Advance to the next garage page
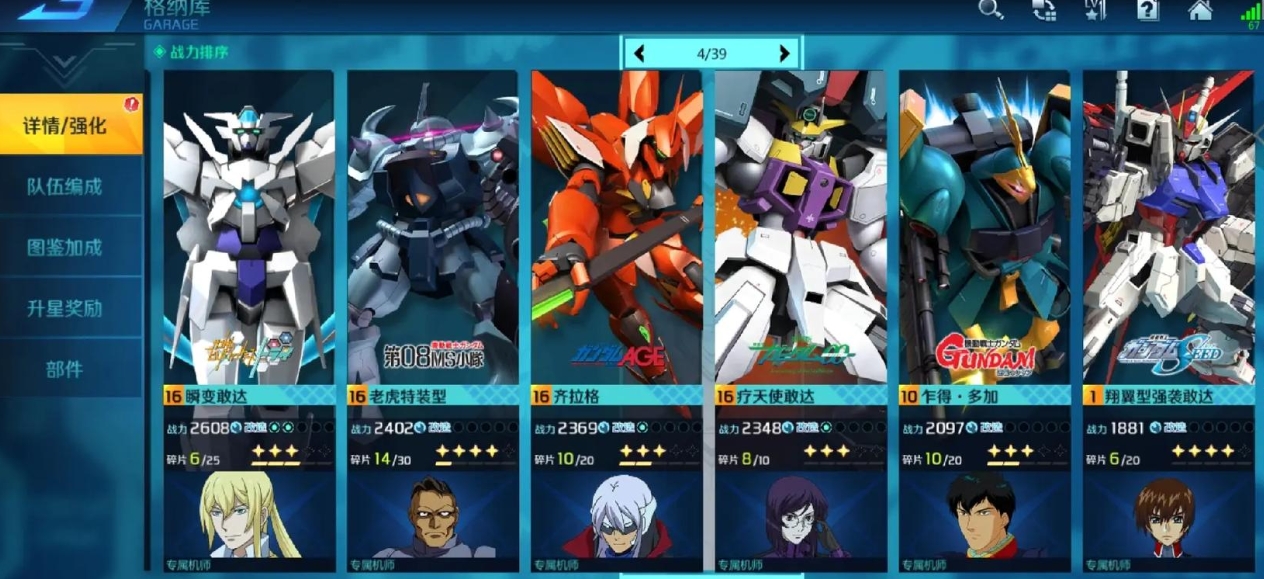The image size is (1264, 579). (785, 54)
